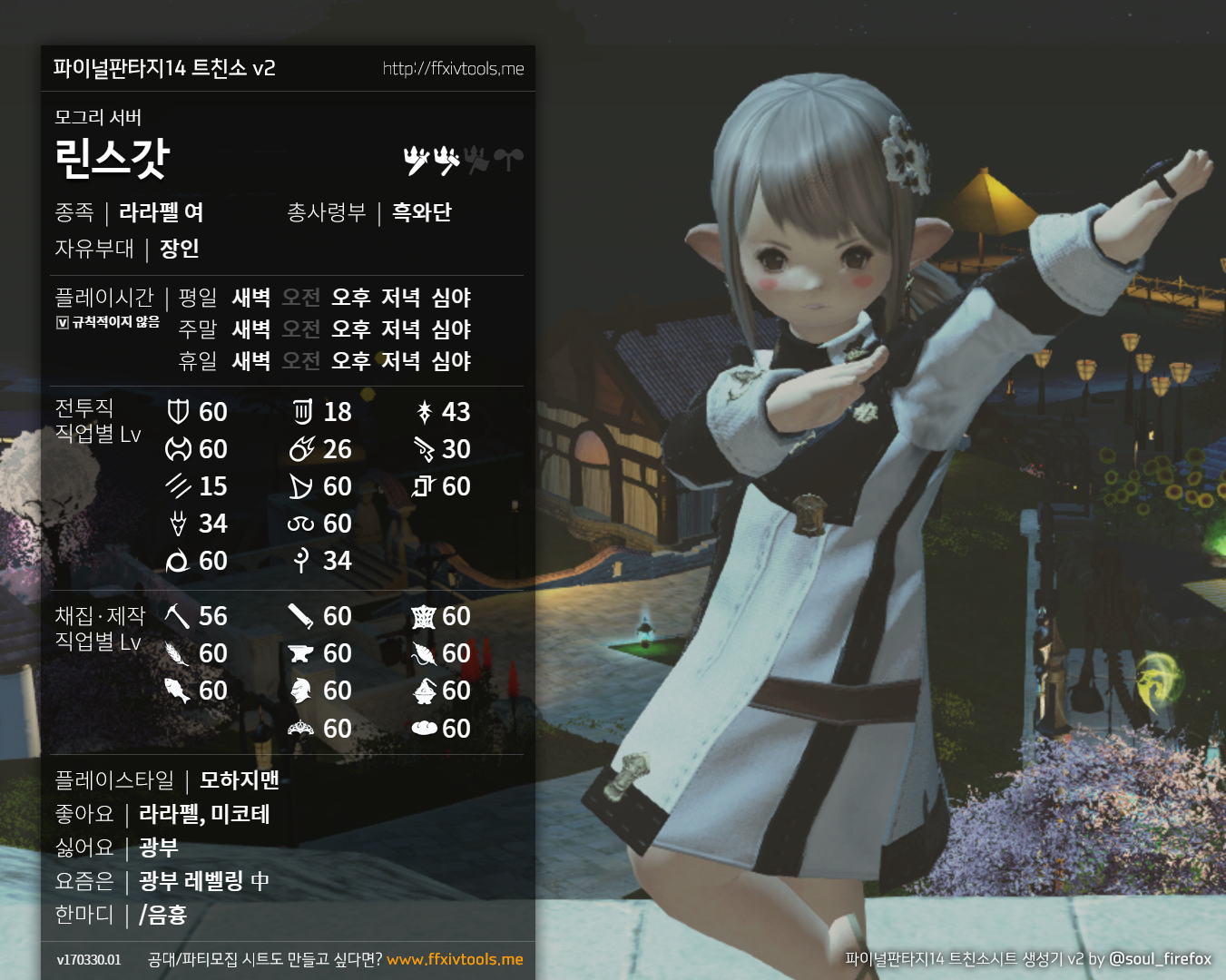Toggle the 규칙적이지 않음 checkbox
The width and height of the screenshot is (1226, 980).
(x=63, y=322)
